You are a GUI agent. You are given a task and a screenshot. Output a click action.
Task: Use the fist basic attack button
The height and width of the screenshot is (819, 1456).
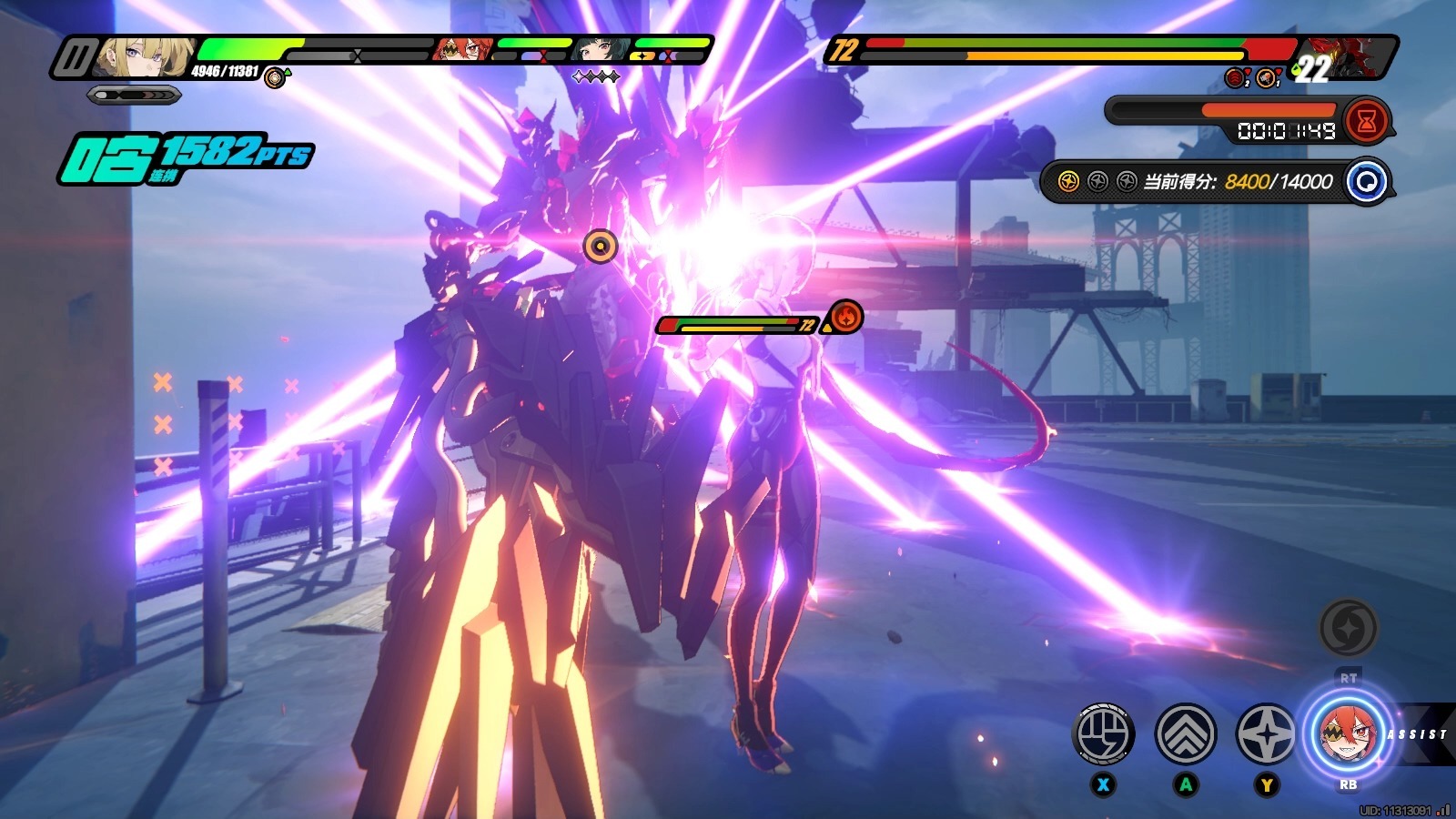tap(1104, 733)
